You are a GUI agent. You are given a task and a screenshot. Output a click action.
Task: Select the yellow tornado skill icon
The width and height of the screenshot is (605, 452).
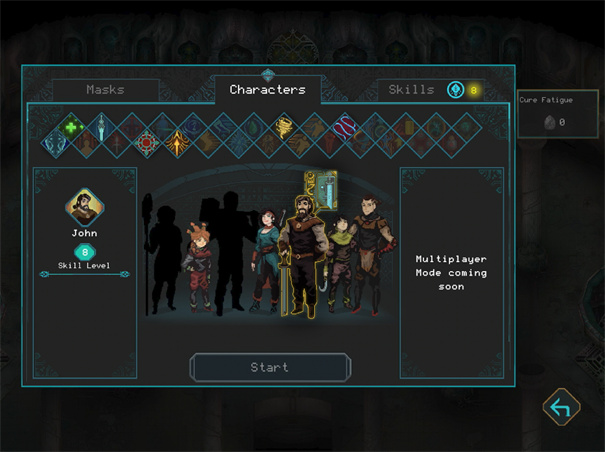[284, 127]
